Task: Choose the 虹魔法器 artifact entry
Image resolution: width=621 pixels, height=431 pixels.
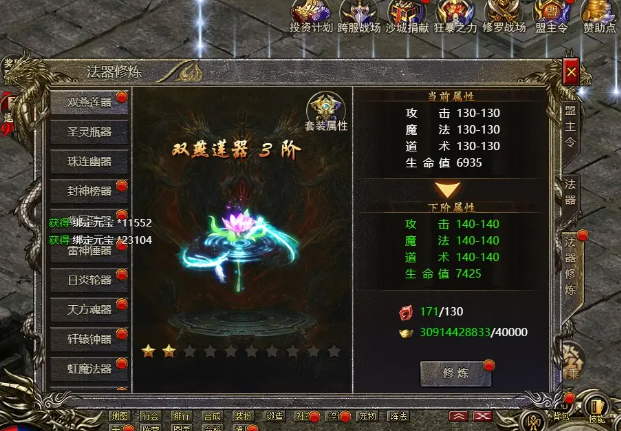Action: coord(88,369)
